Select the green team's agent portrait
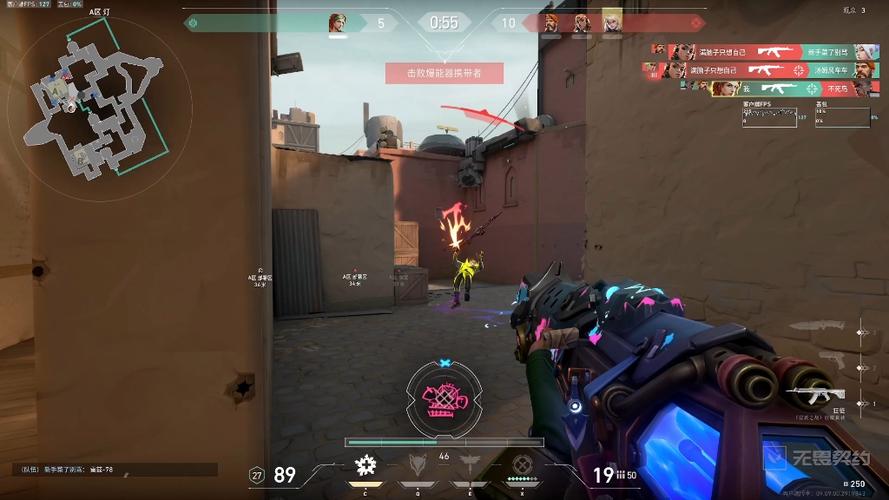Viewport: 889px width, 500px height. (337, 22)
